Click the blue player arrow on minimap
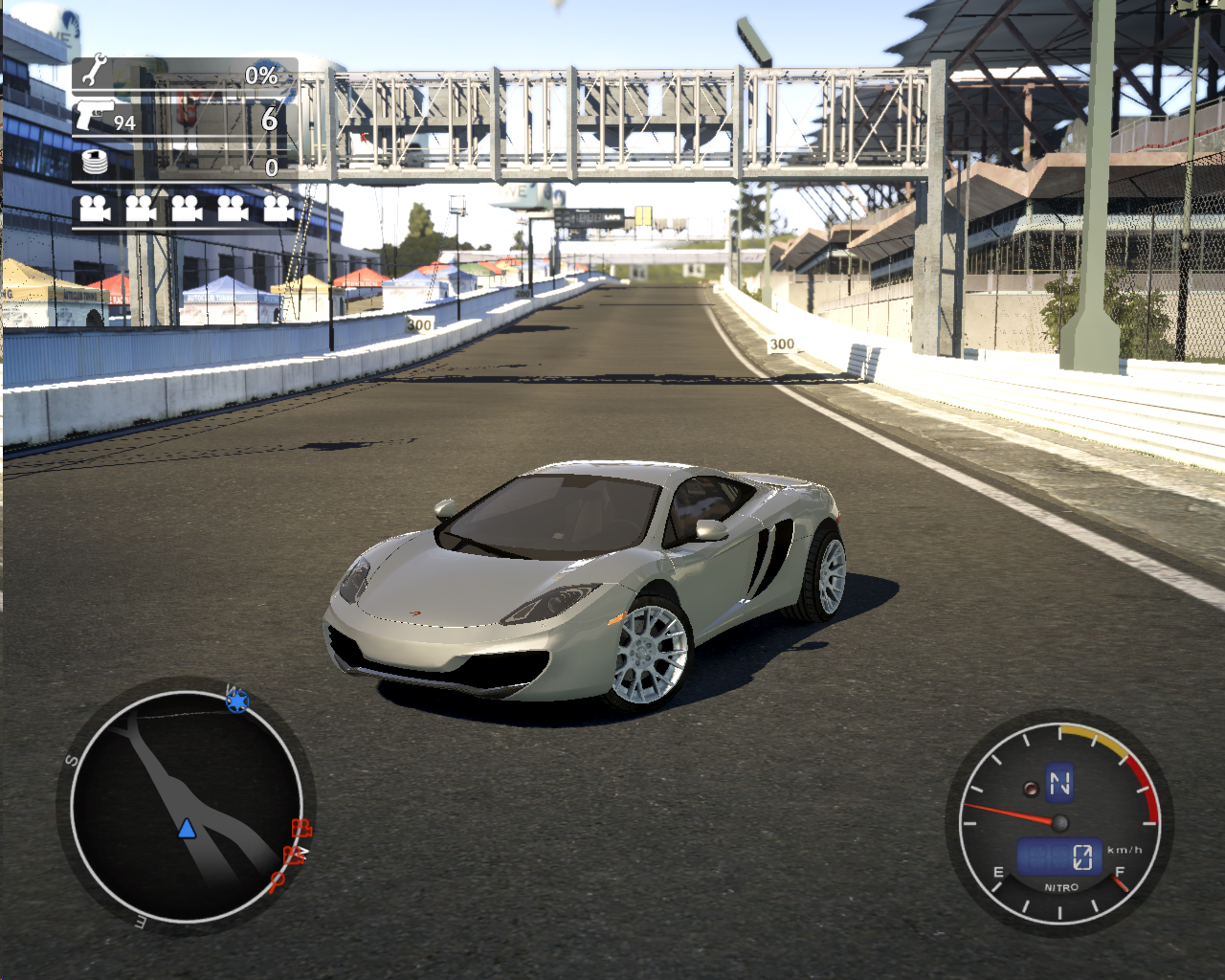1225x980 pixels. tap(187, 829)
